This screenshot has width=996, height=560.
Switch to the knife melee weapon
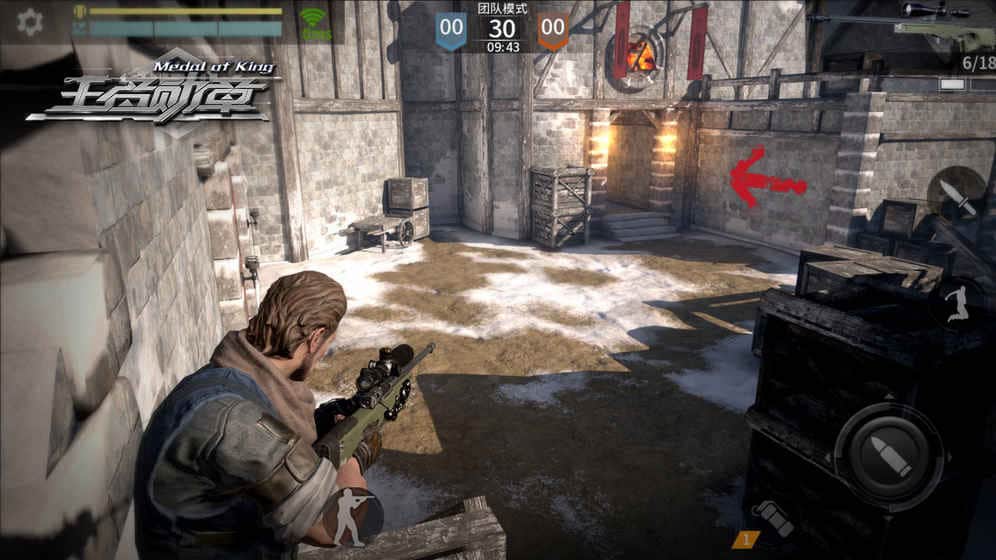957,196
